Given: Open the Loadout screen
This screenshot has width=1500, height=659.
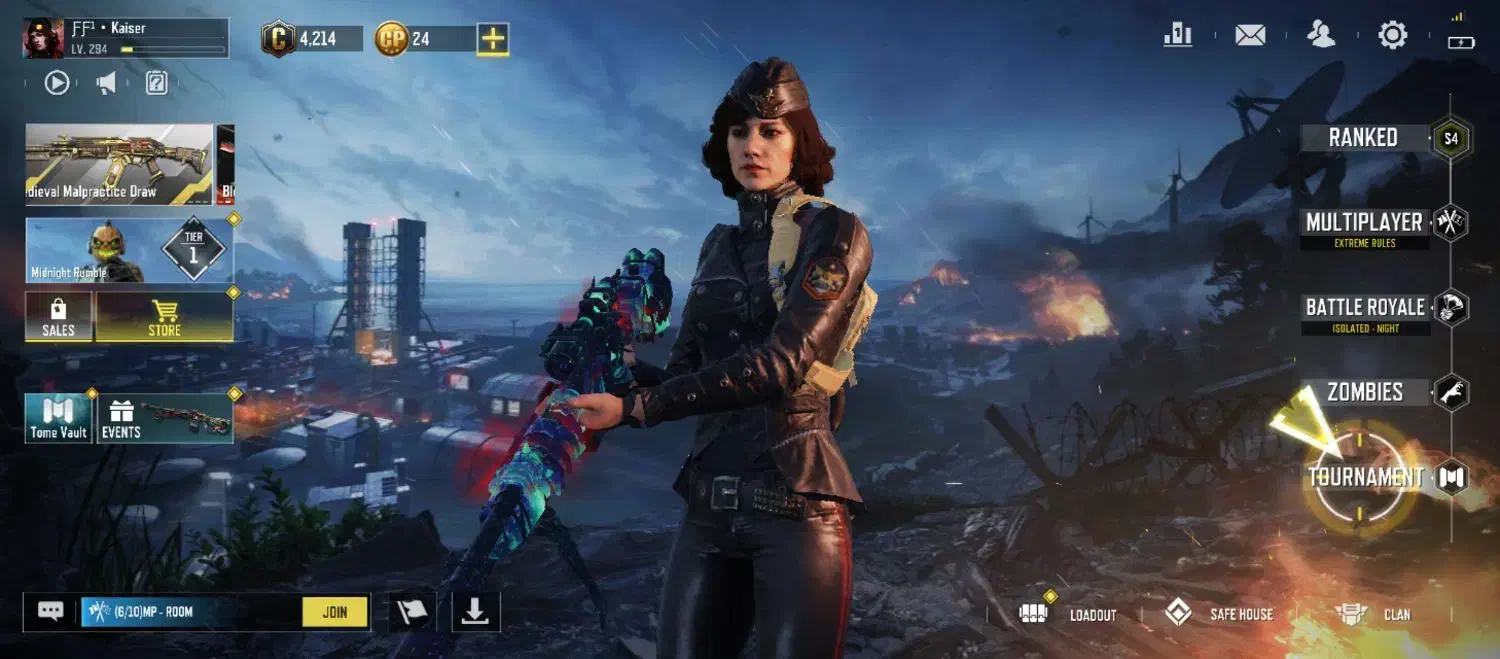Looking at the screenshot, I should pos(1070,614).
